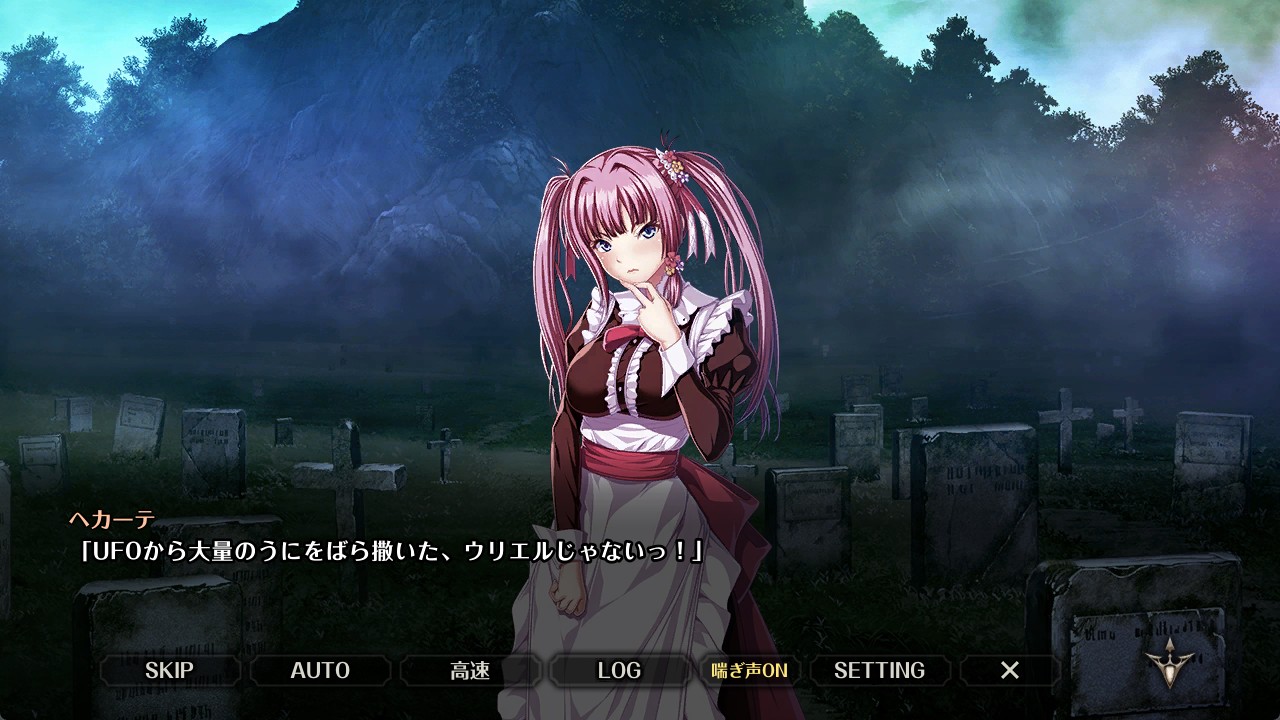Select the 高速 fast-forward button
This screenshot has height=720, width=1280.
[470, 670]
